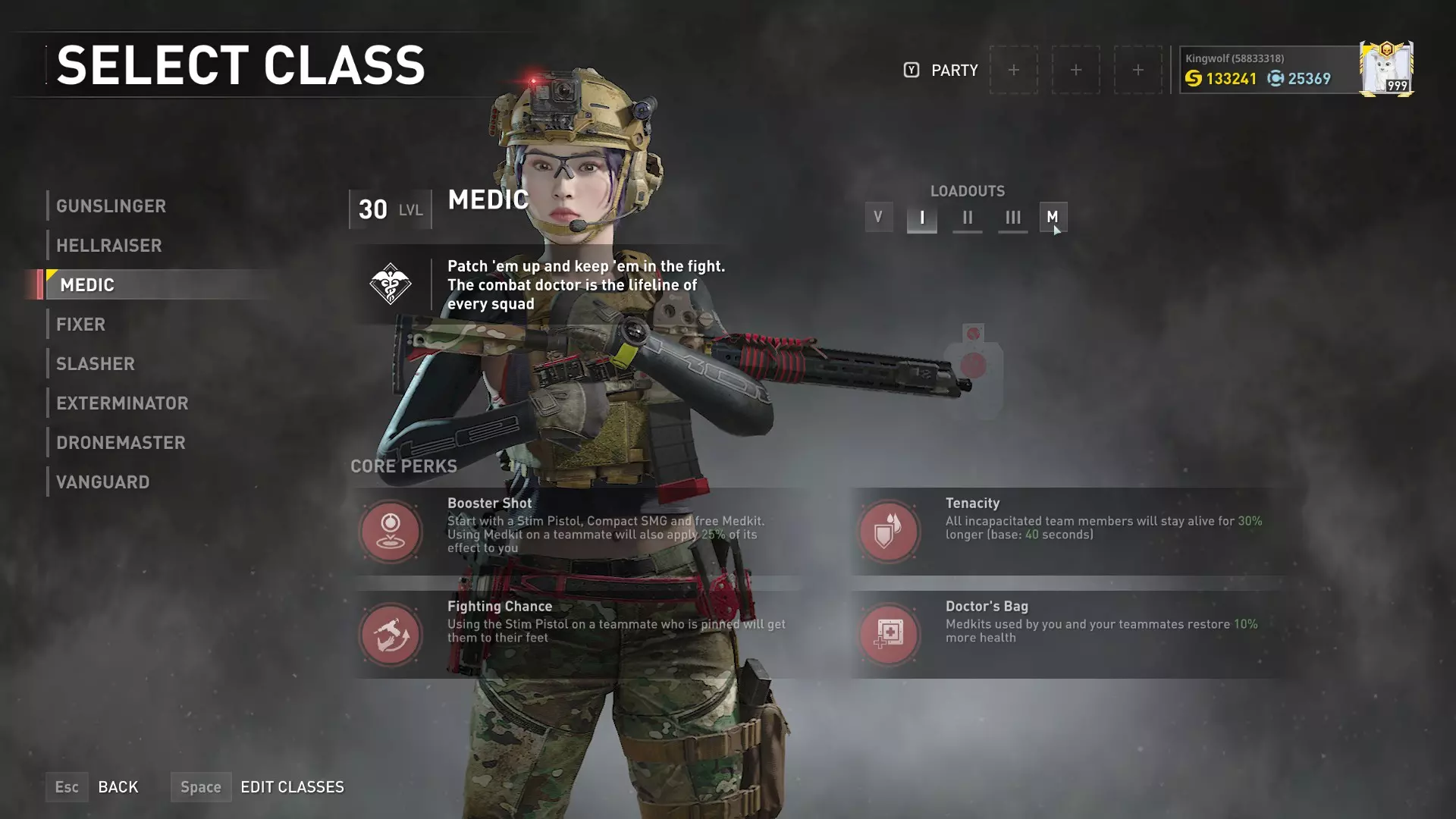Select loadout V
The height and width of the screenshot is (819, 1456).
pyautogui.click(x=878, y=218)
